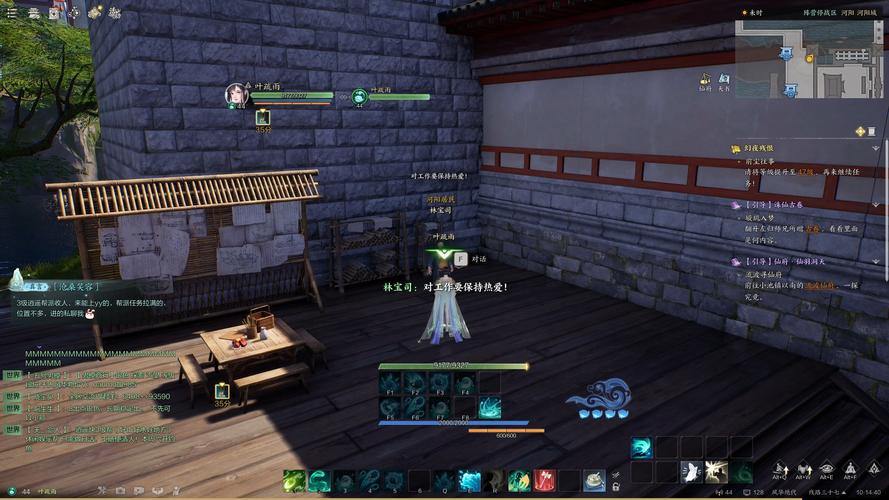Open the 天书 icon beside the minimap
The height and width of the screenshot is (500, 889).
pyautogui.click(x=723, y=79)
